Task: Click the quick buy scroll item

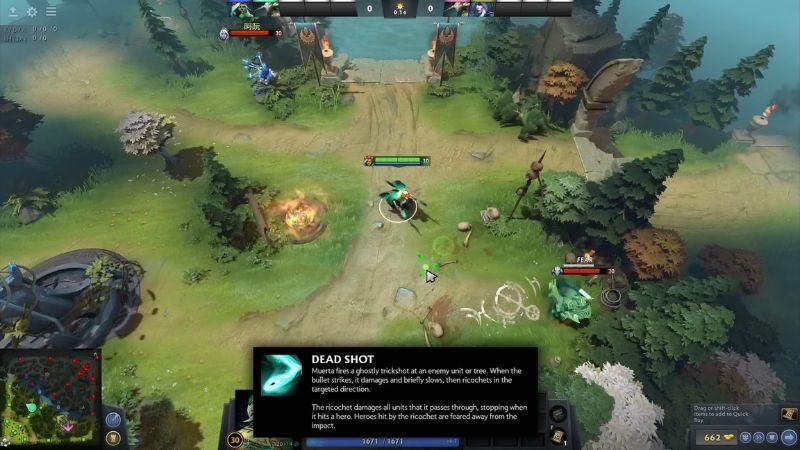Action: click(x=788, y=414)
